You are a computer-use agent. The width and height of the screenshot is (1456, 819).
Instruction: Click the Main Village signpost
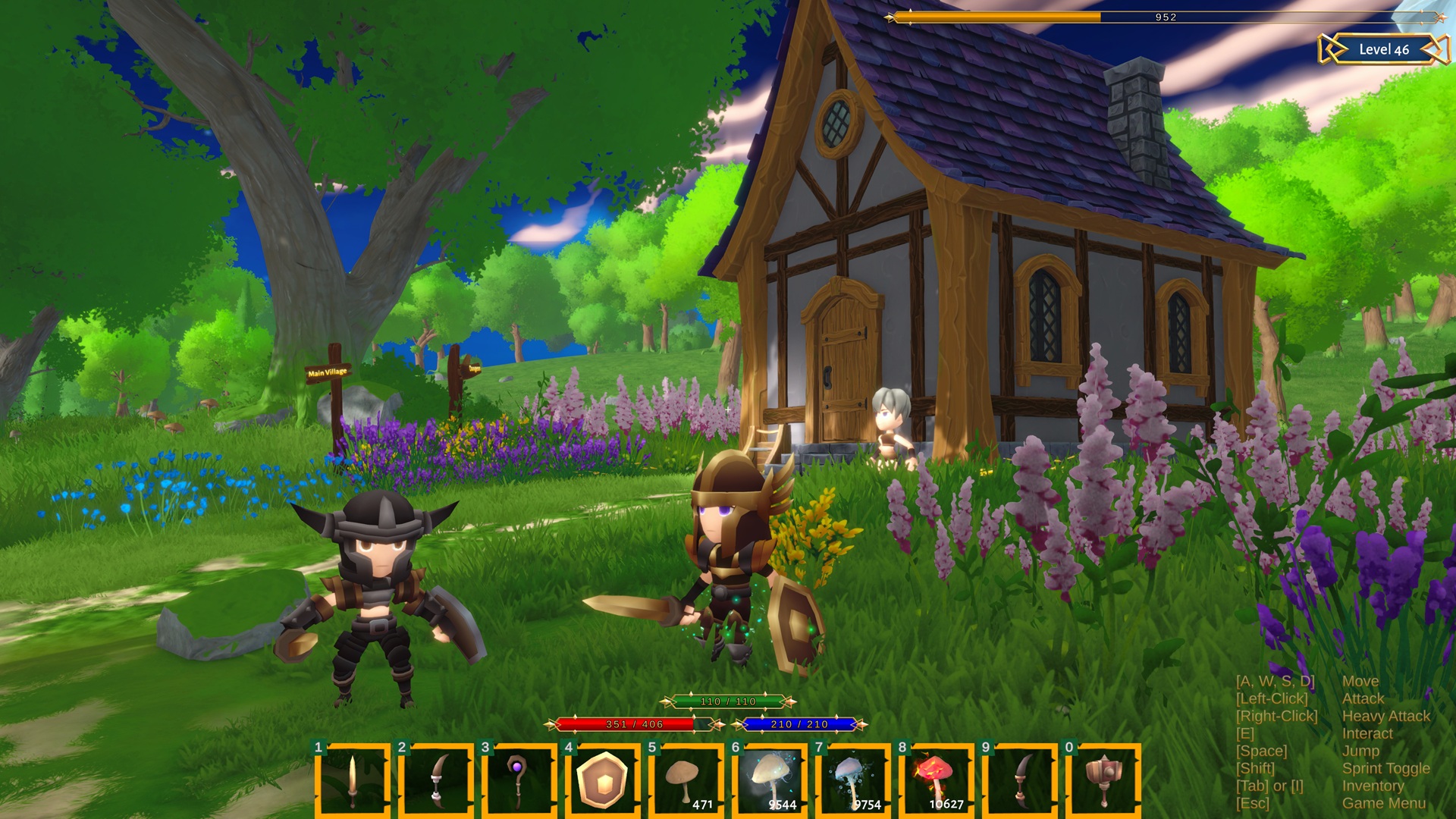click(x=328, y=373)
